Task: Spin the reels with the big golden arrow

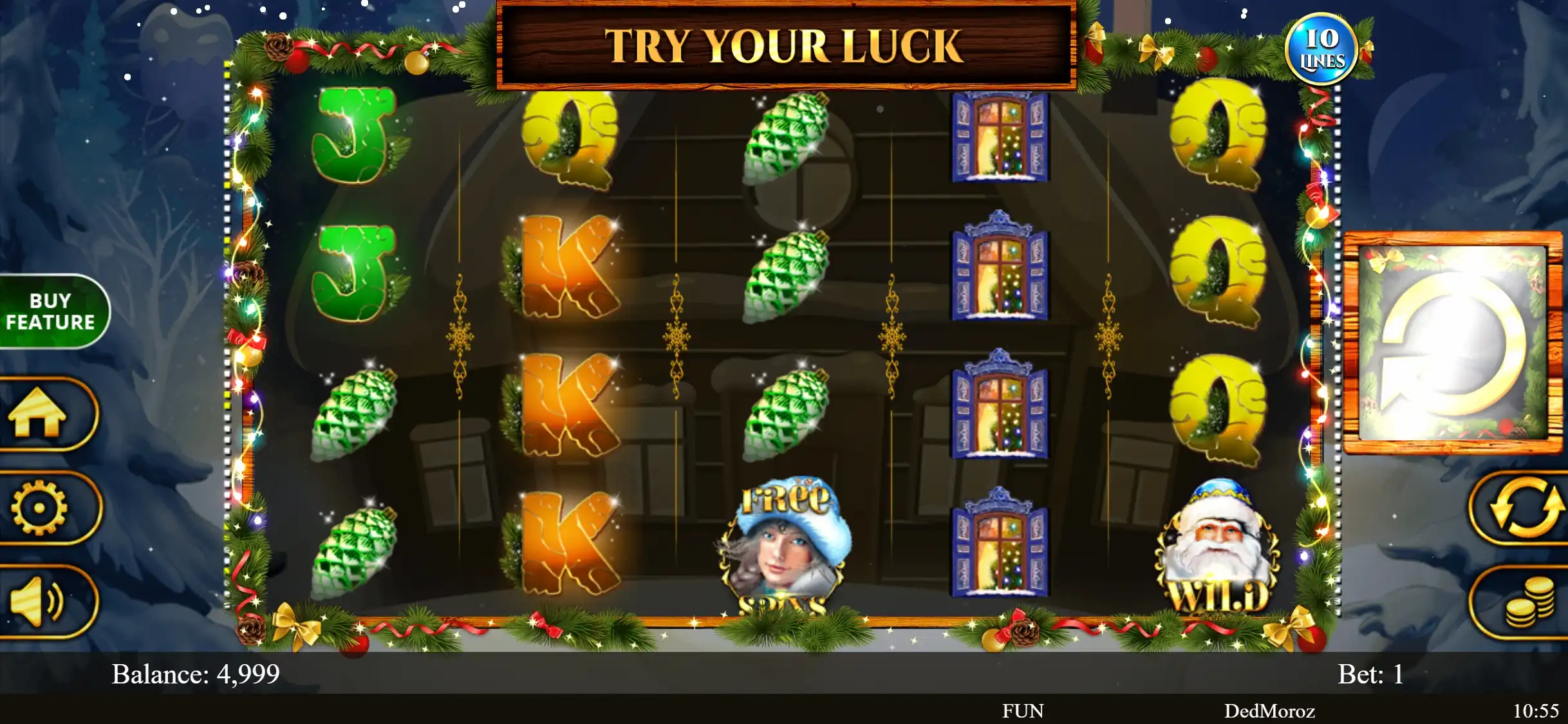Action: pyautogui.click(x=1453, y=343)
